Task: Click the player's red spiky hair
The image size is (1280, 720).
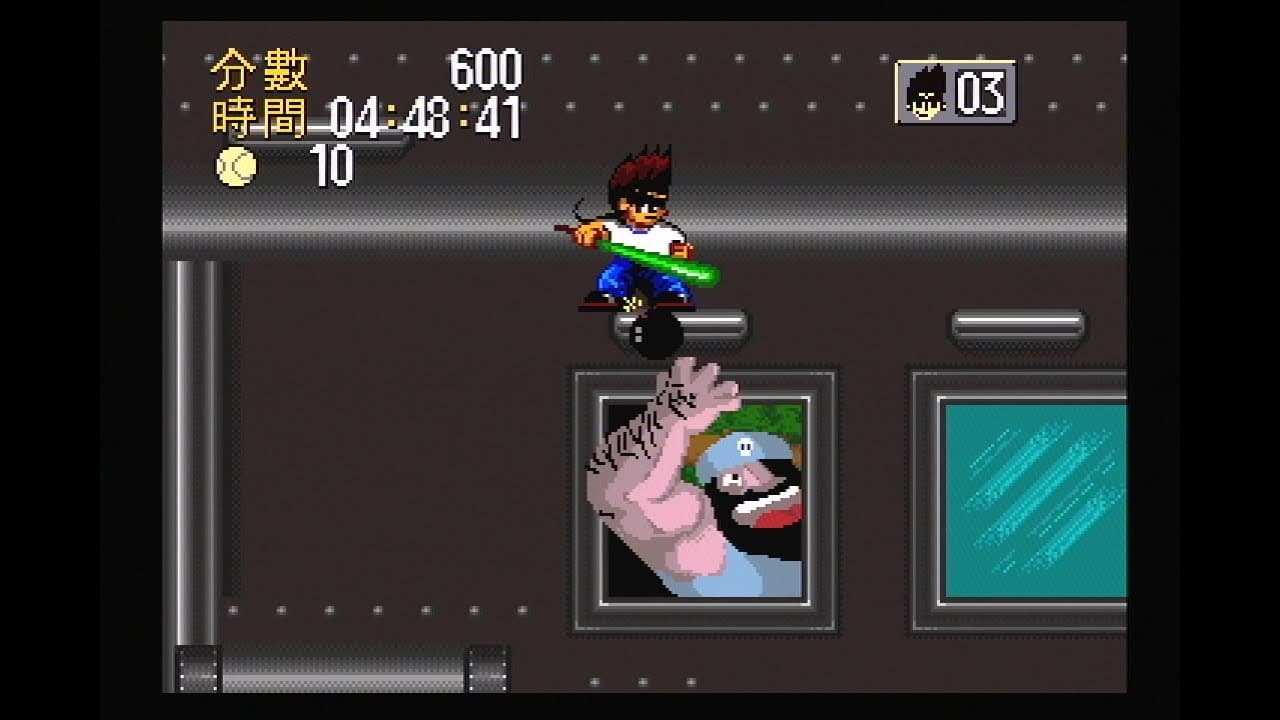Action: (640, 170)
